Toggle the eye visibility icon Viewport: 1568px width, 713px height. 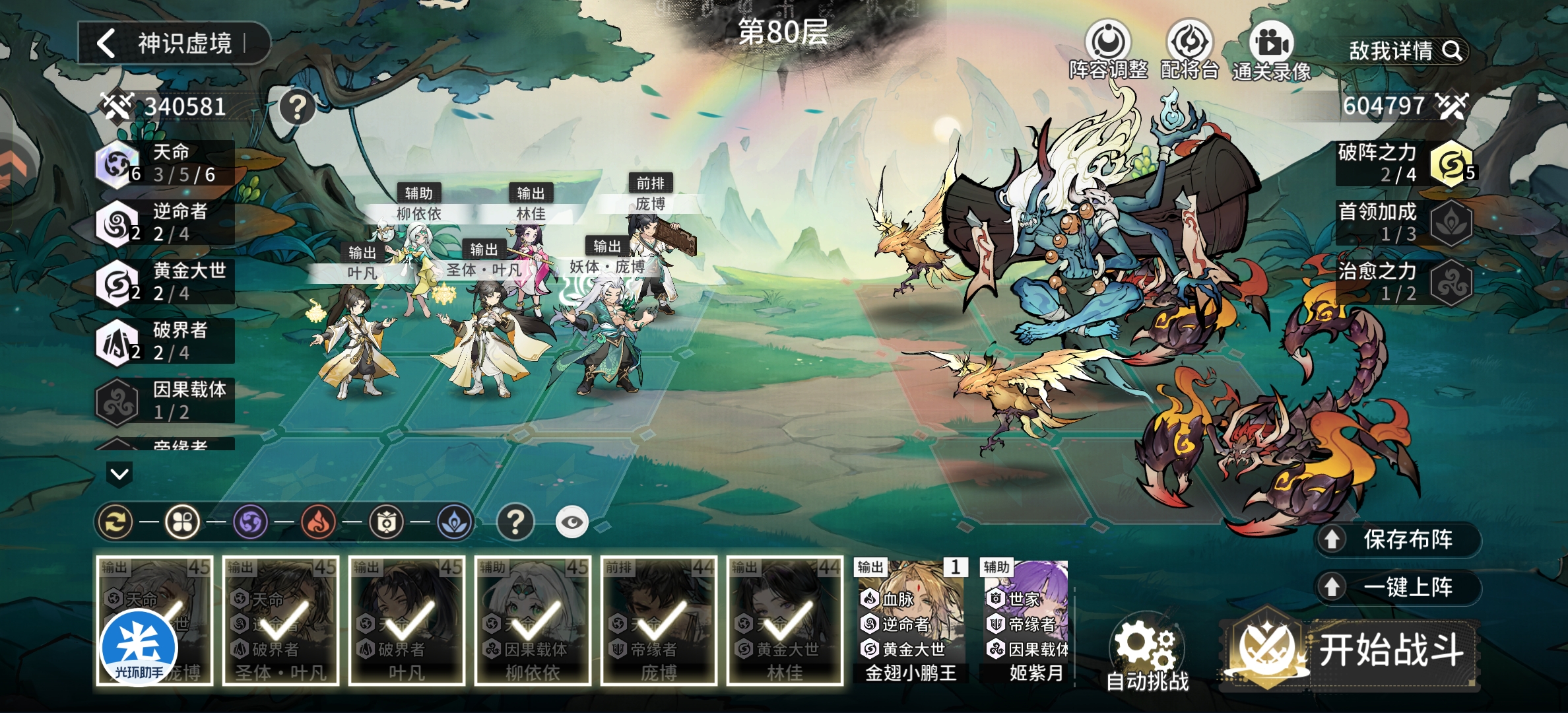coord(572,523)
